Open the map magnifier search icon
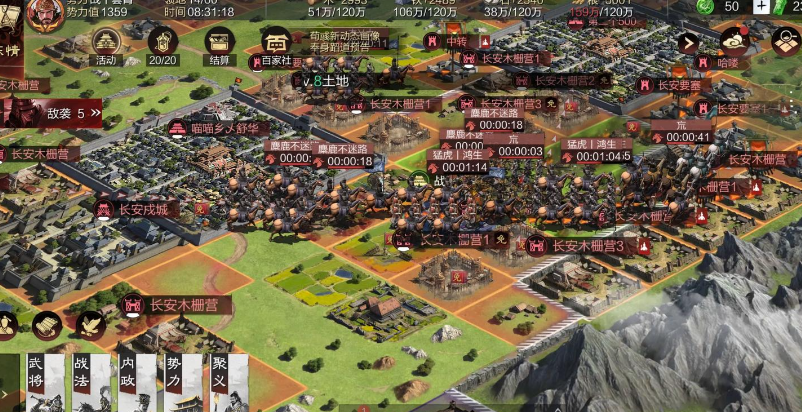This screenshot has width=802, height=412. tap(786, 42)
